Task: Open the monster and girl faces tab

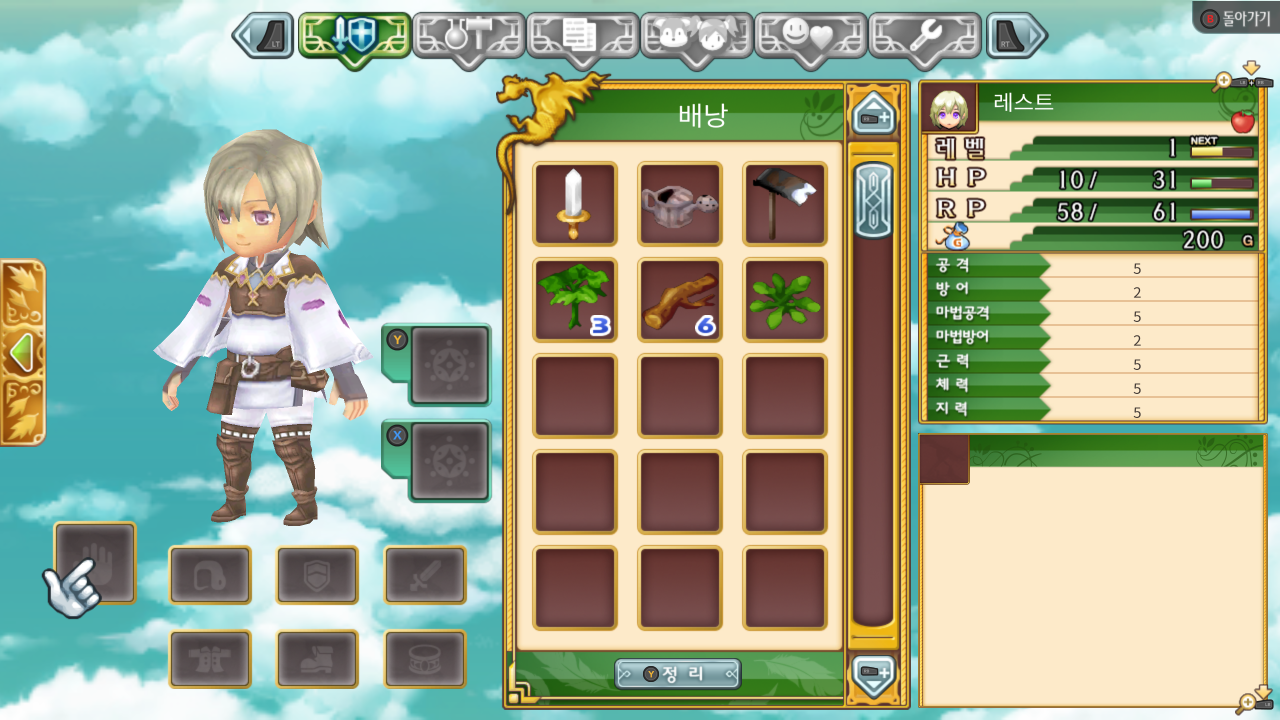Action: tap(696, 37)
